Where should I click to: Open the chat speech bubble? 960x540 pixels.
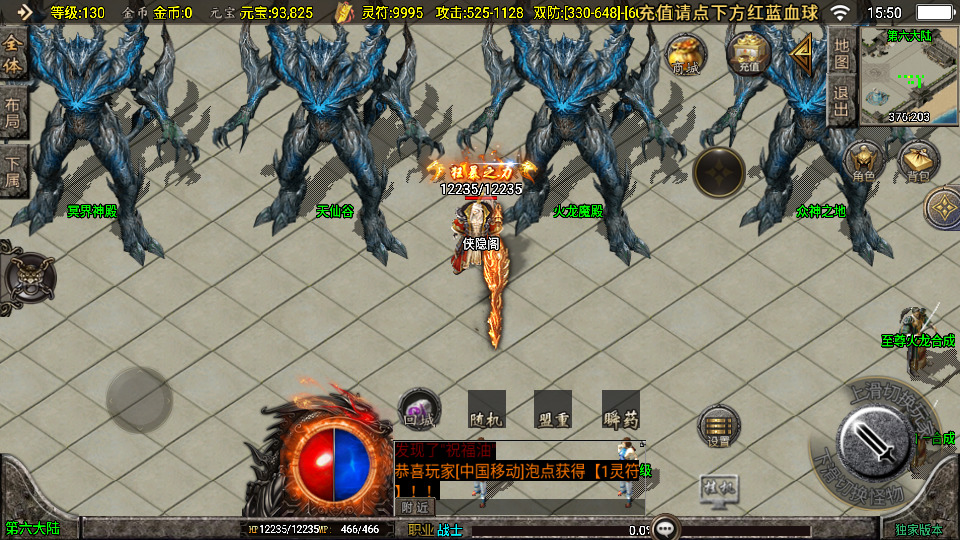[665, 528]
